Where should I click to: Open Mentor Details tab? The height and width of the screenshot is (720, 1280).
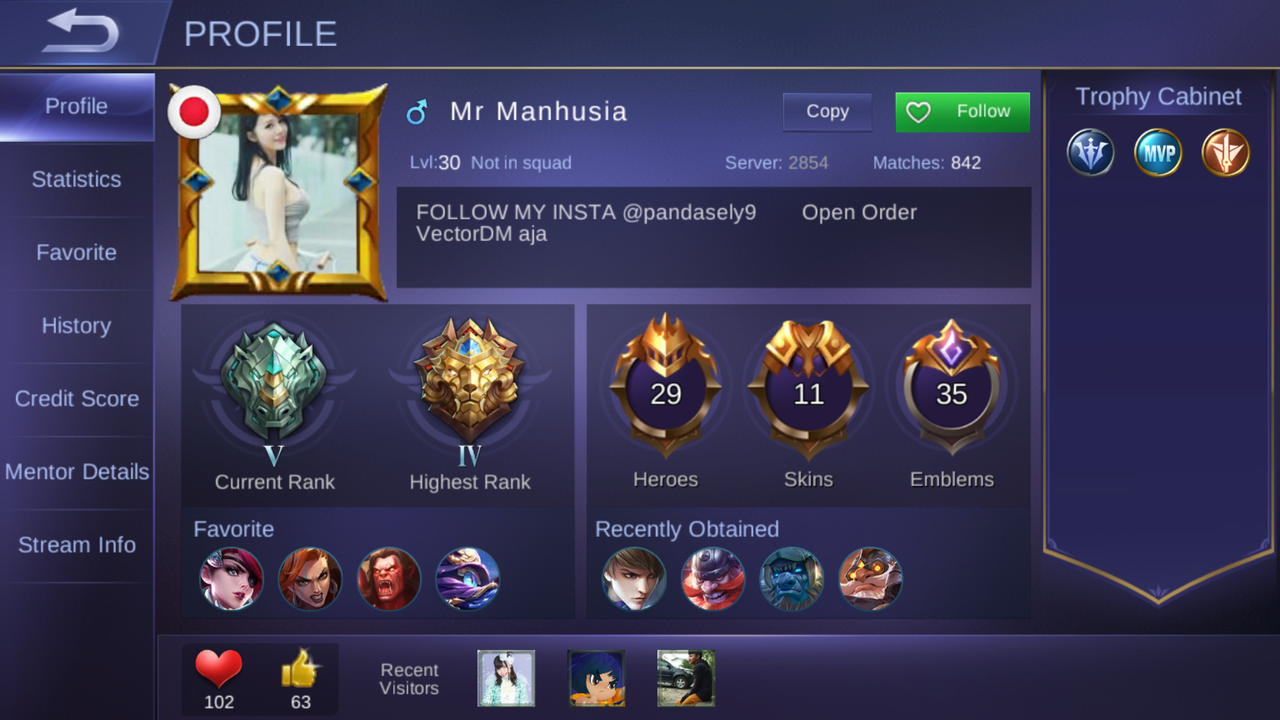77,472
